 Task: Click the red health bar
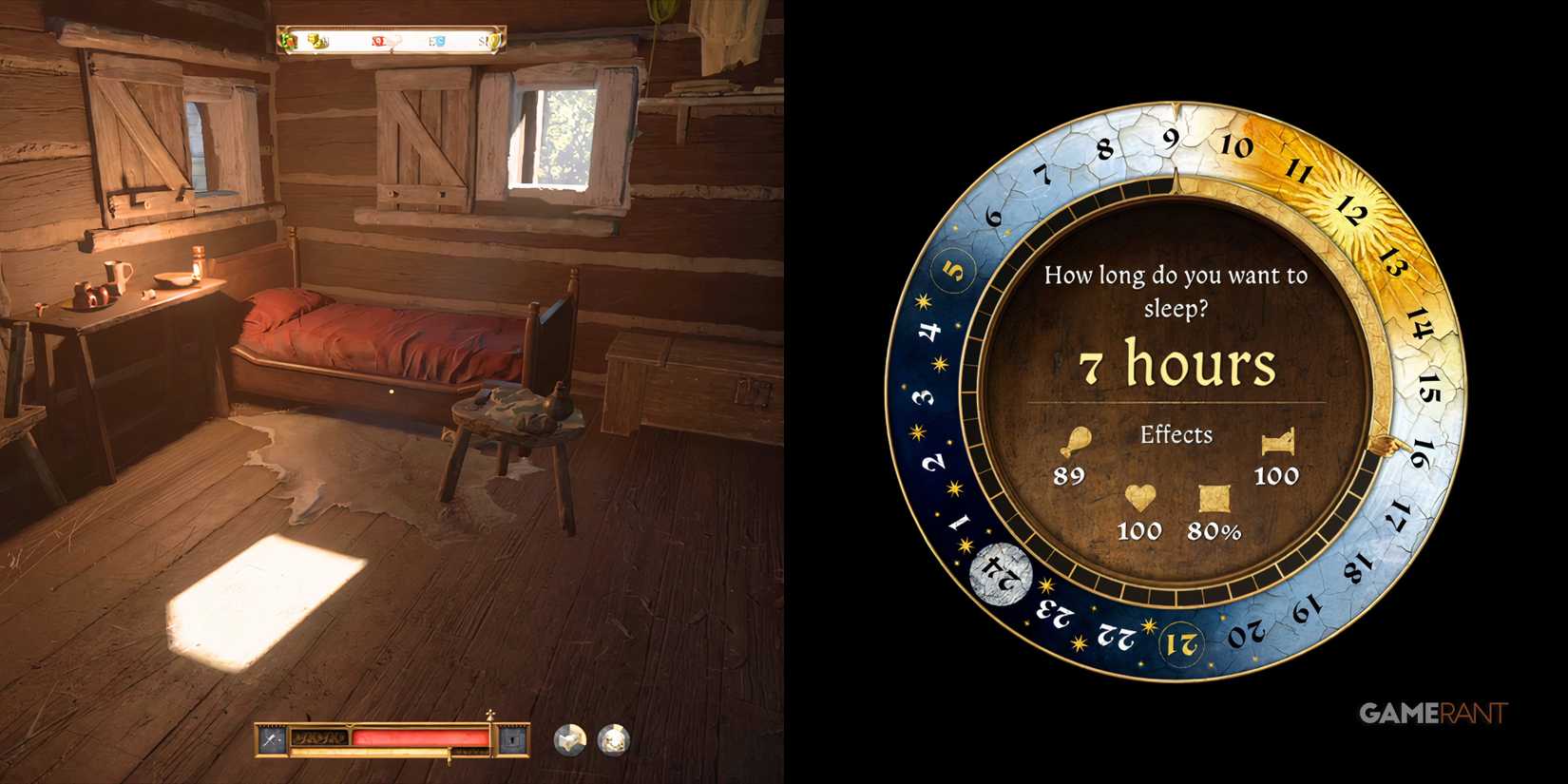418,736
